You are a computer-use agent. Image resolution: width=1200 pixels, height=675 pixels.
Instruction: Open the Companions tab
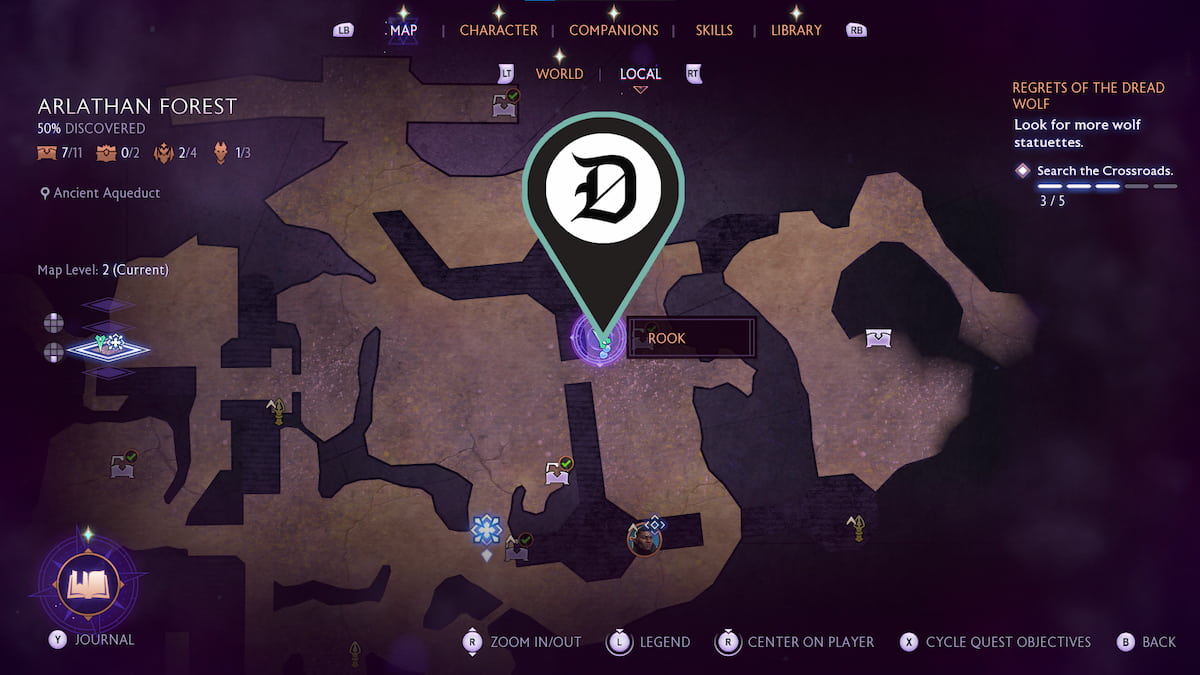coord(613,30)
